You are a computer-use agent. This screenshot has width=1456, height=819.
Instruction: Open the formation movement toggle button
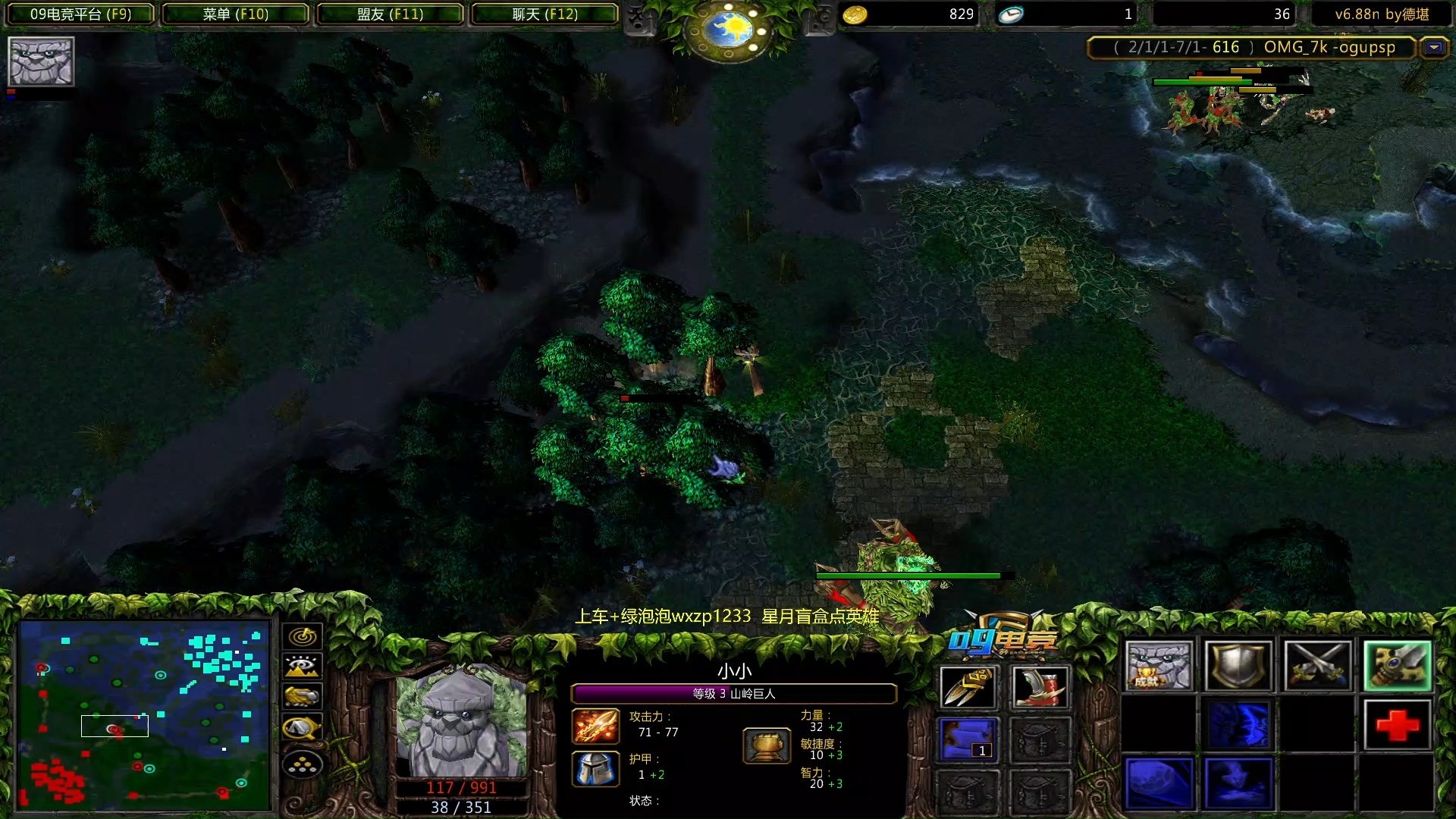303,764
